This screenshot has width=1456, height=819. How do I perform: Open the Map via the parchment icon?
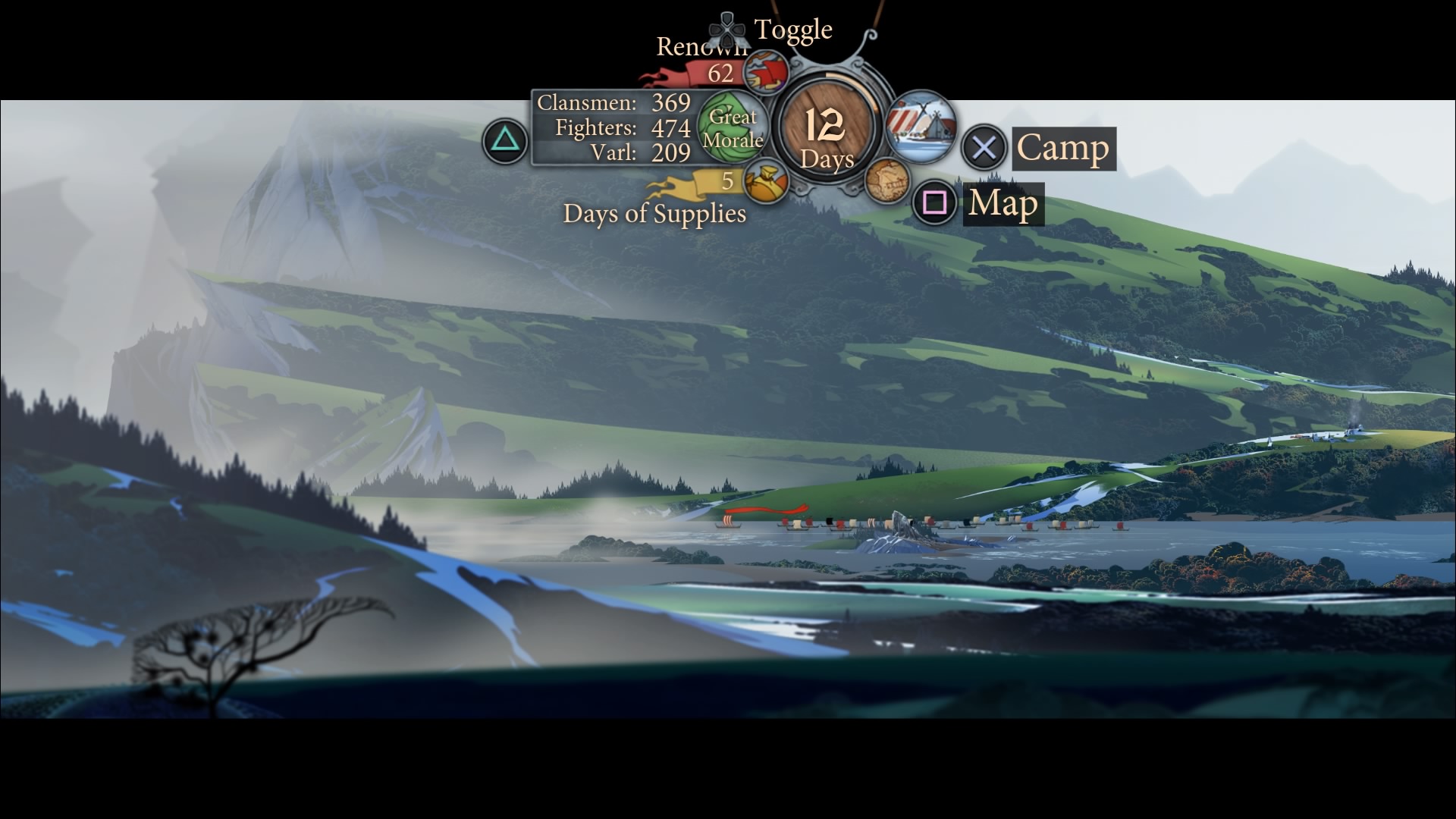coord(887,181)
